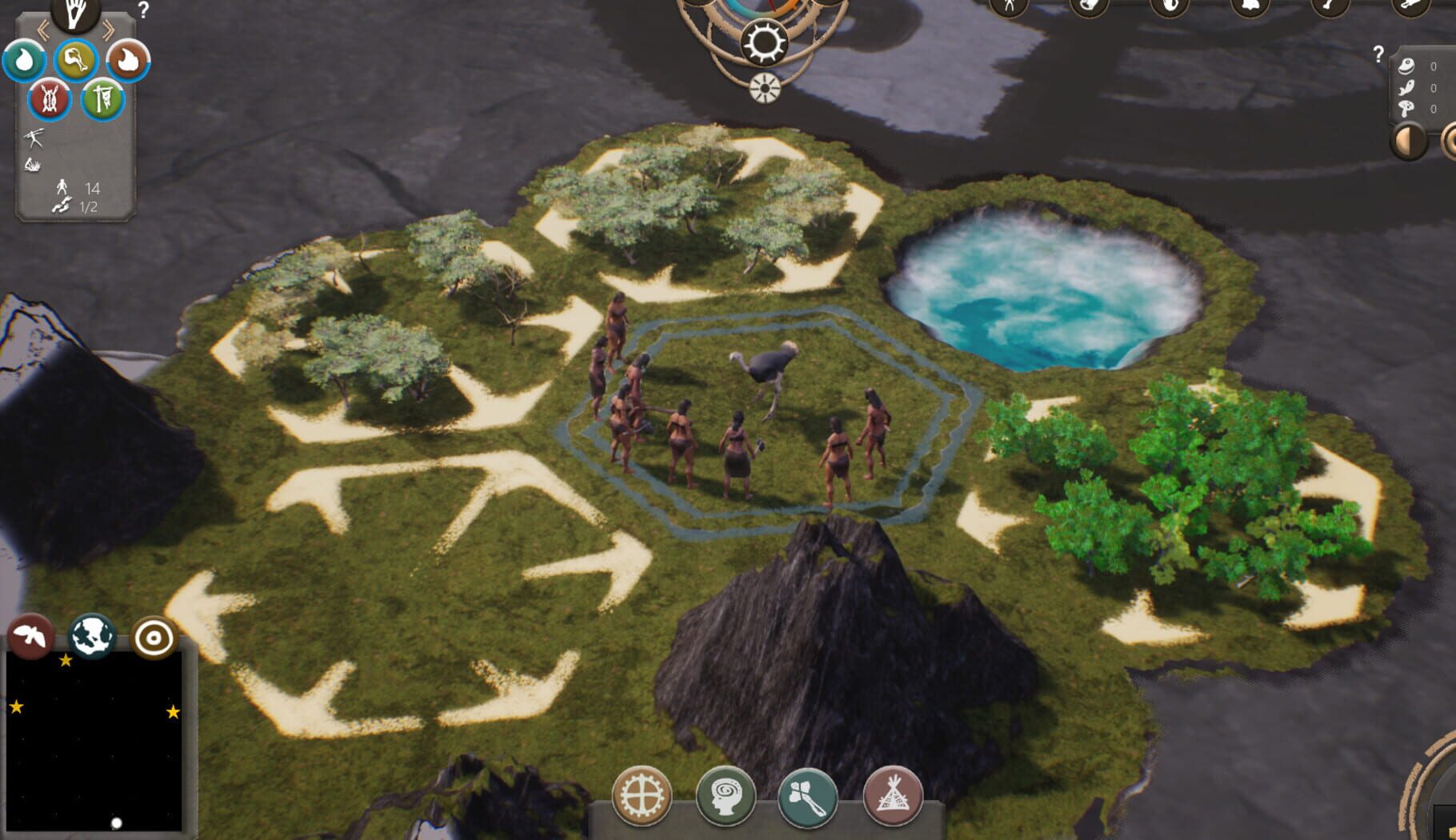
Task: Select the water need icon
Action: 22,61
